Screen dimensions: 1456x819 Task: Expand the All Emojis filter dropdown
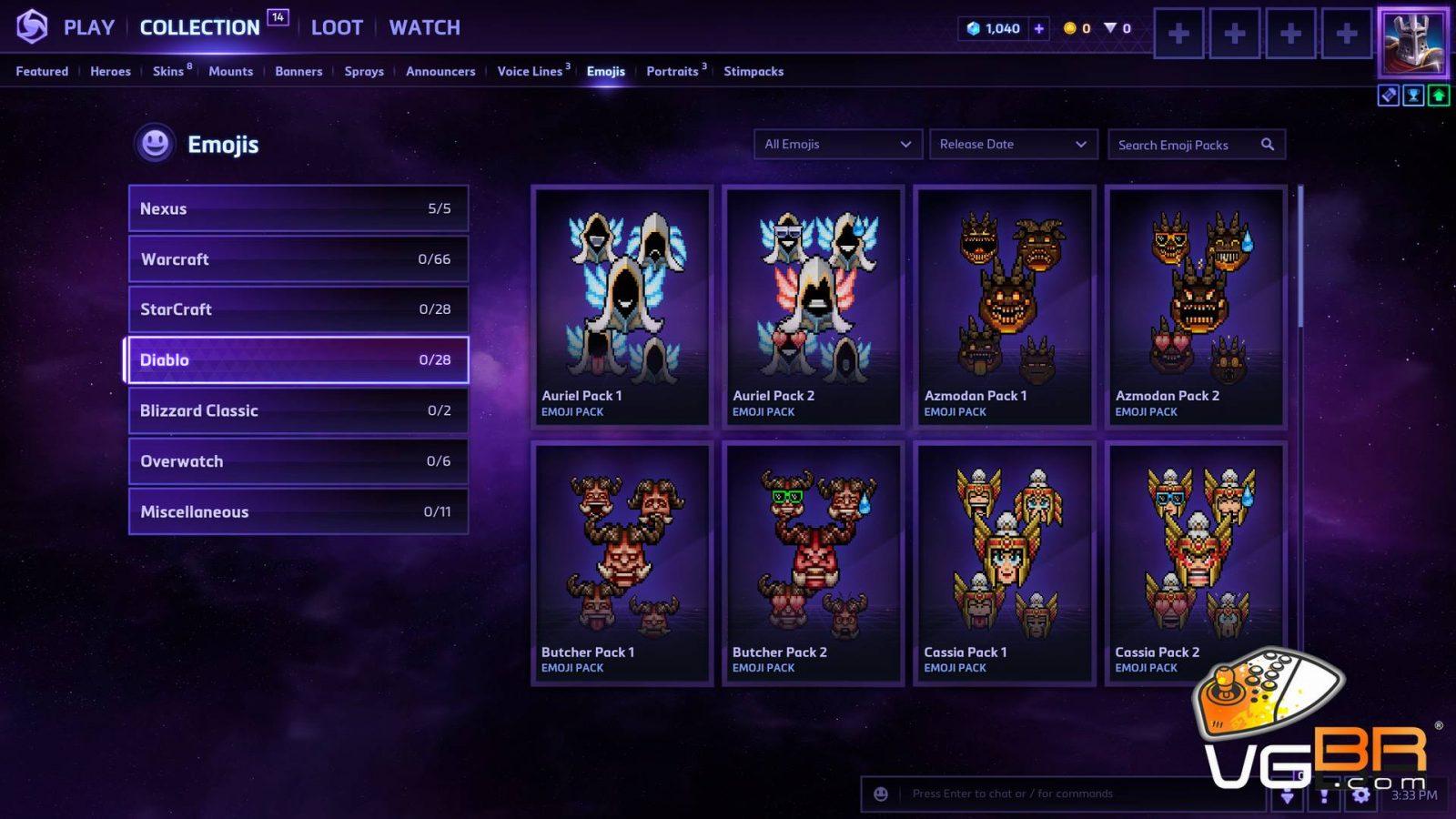click(x=837, y=144)
